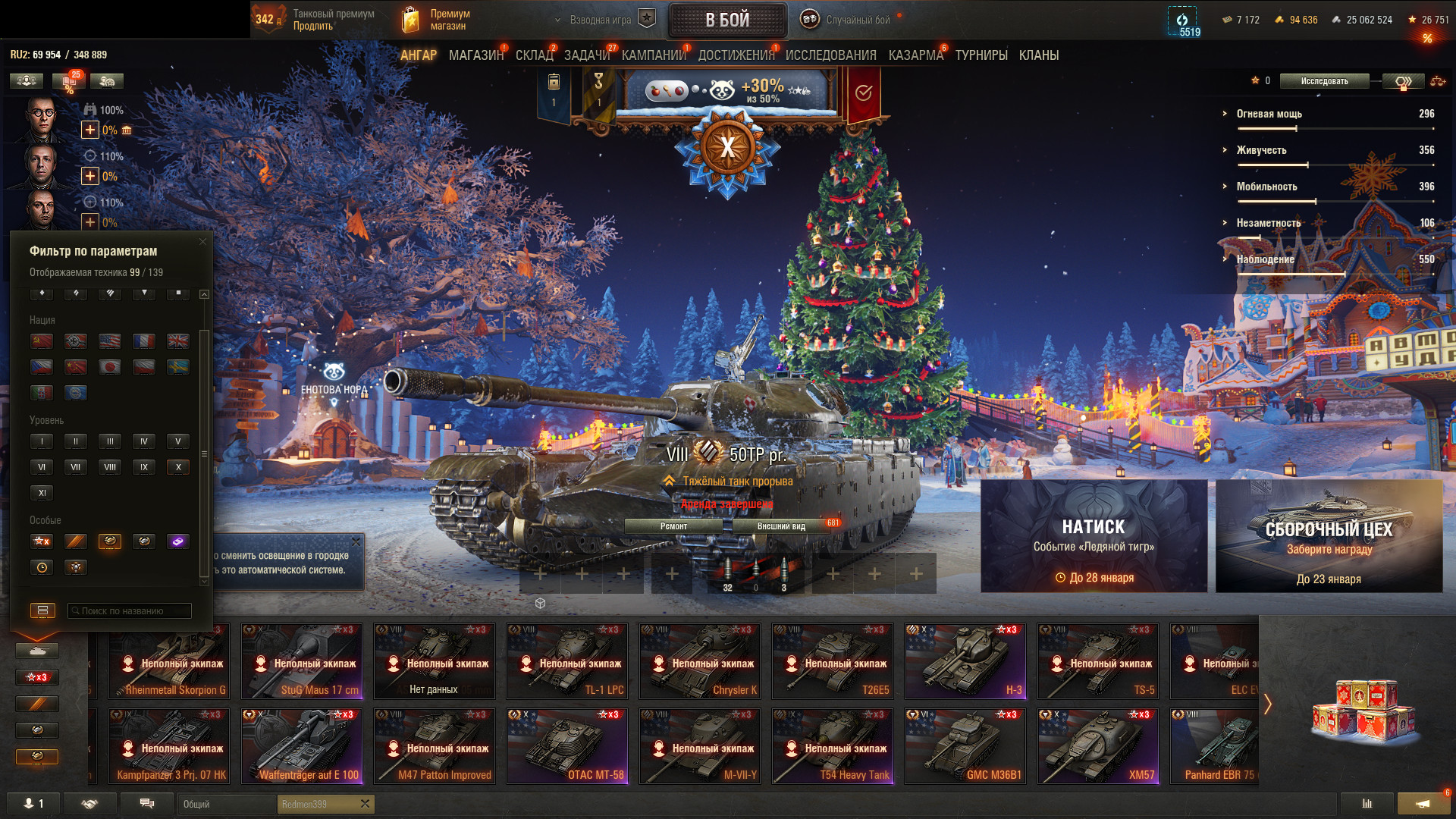Image resolution: width=1456 pixels, height=819 pixels.
Task: Open the СБОРОЧНЫЙ ЦЕХ reward banner
Action: (1329, 535)
